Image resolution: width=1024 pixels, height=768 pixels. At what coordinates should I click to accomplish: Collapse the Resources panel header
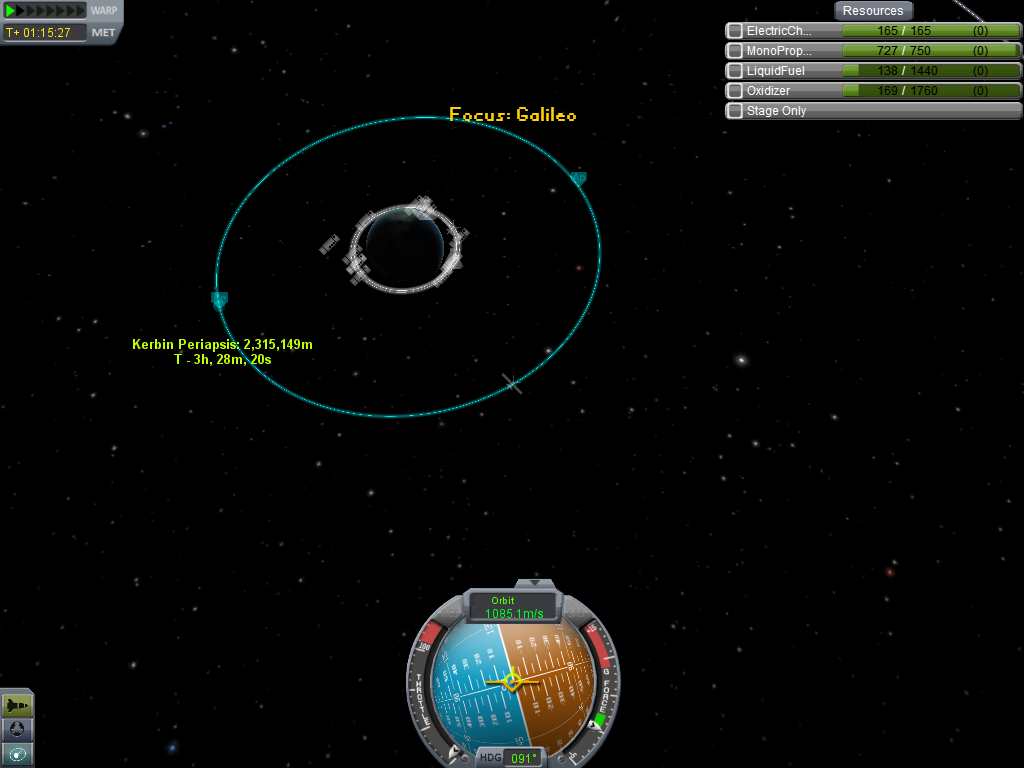(x=872, y=11)
